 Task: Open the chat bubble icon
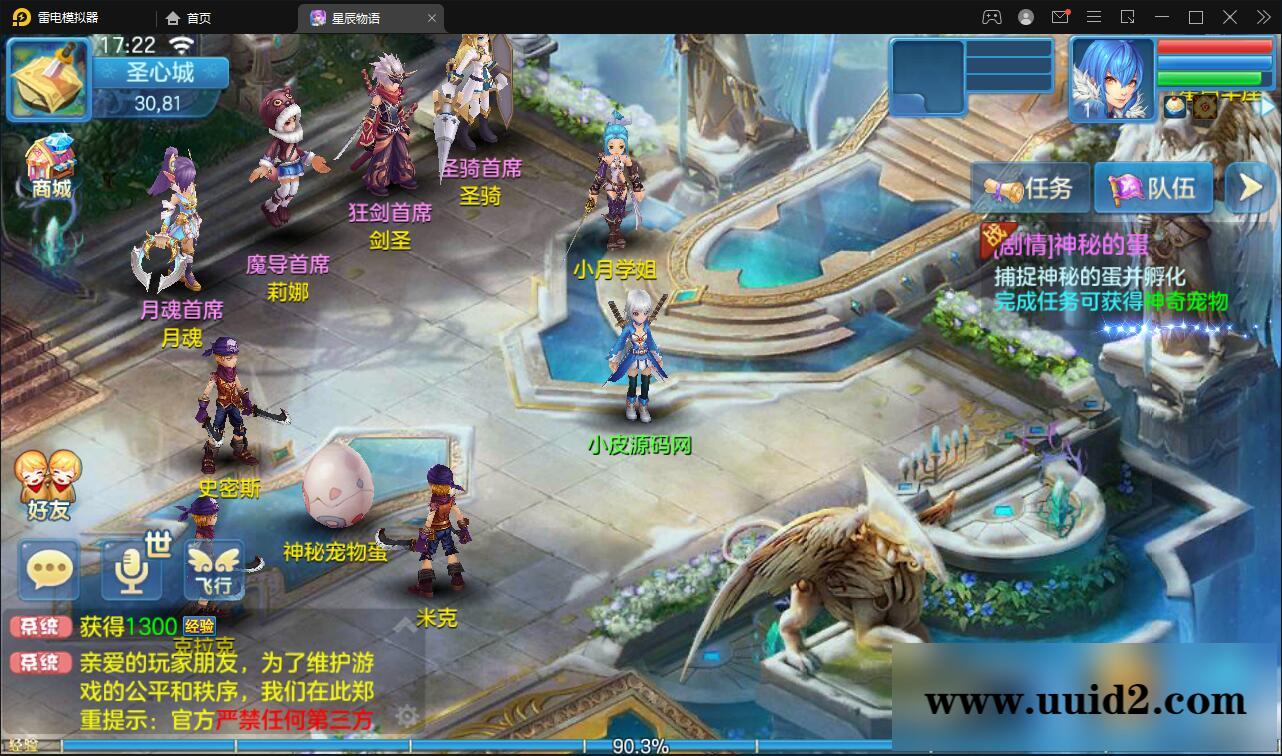coord(47,570)
